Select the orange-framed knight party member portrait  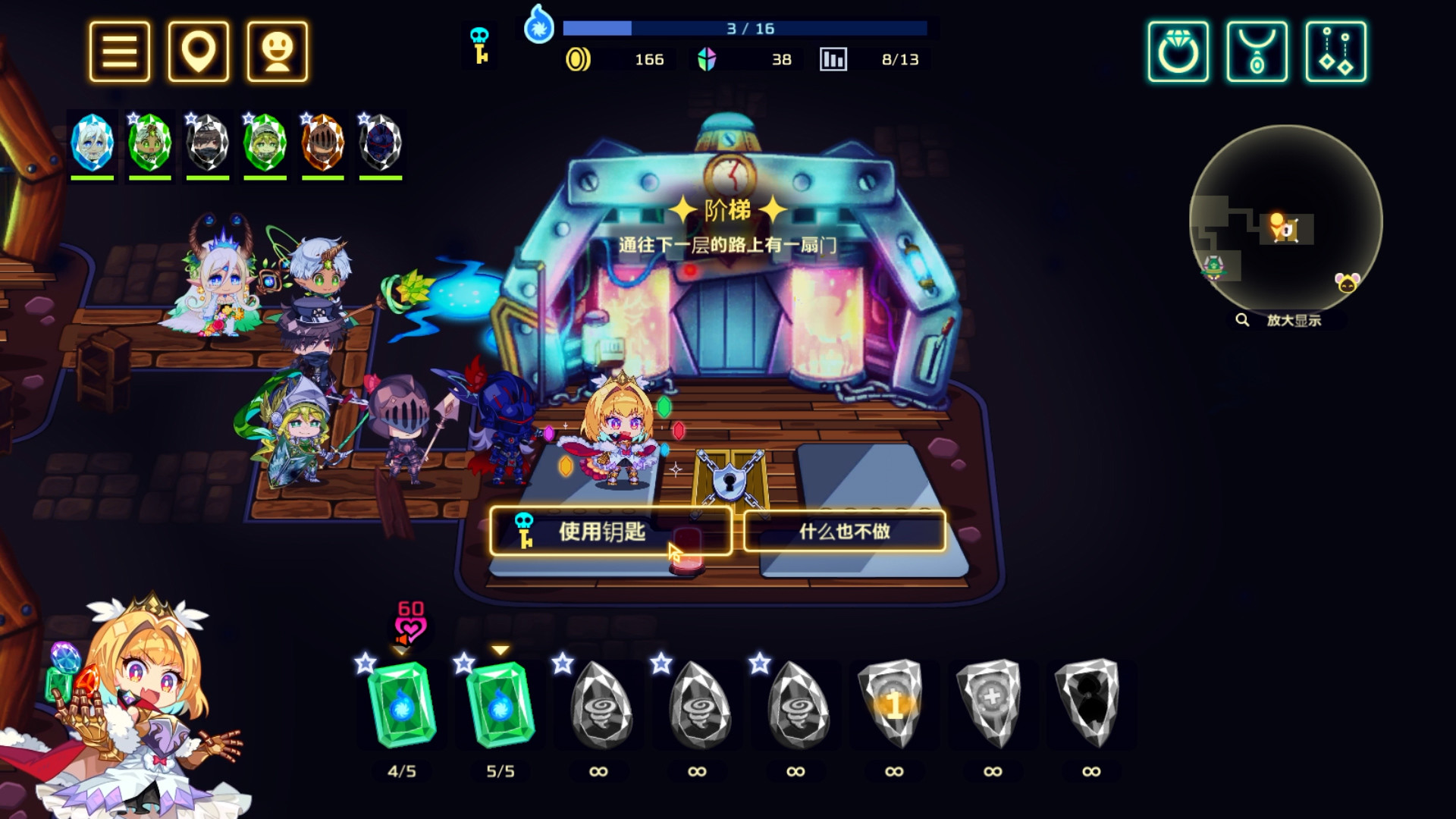tap(323, 141)
